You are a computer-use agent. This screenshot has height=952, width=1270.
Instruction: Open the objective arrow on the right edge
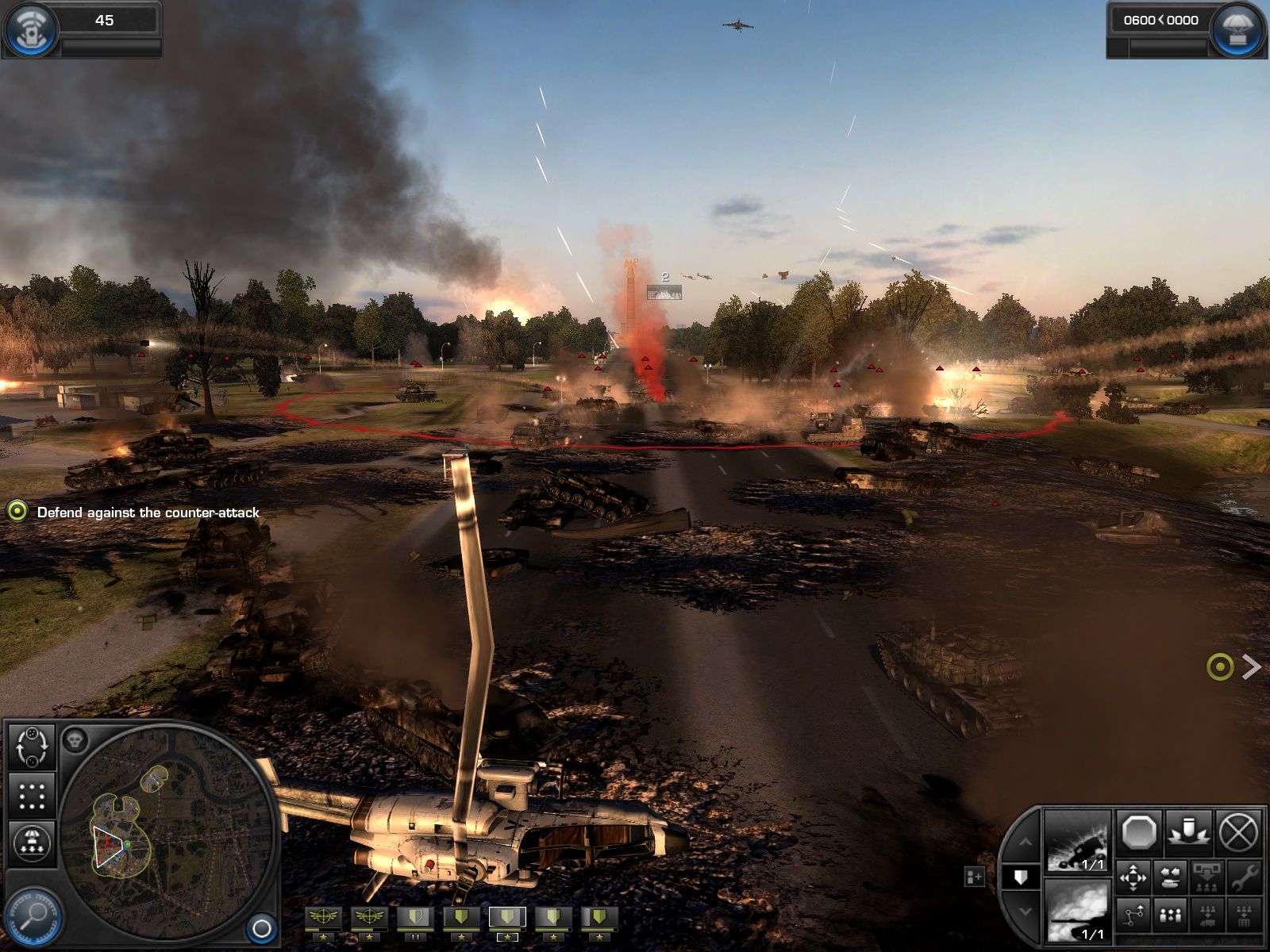coord(1253,668)
